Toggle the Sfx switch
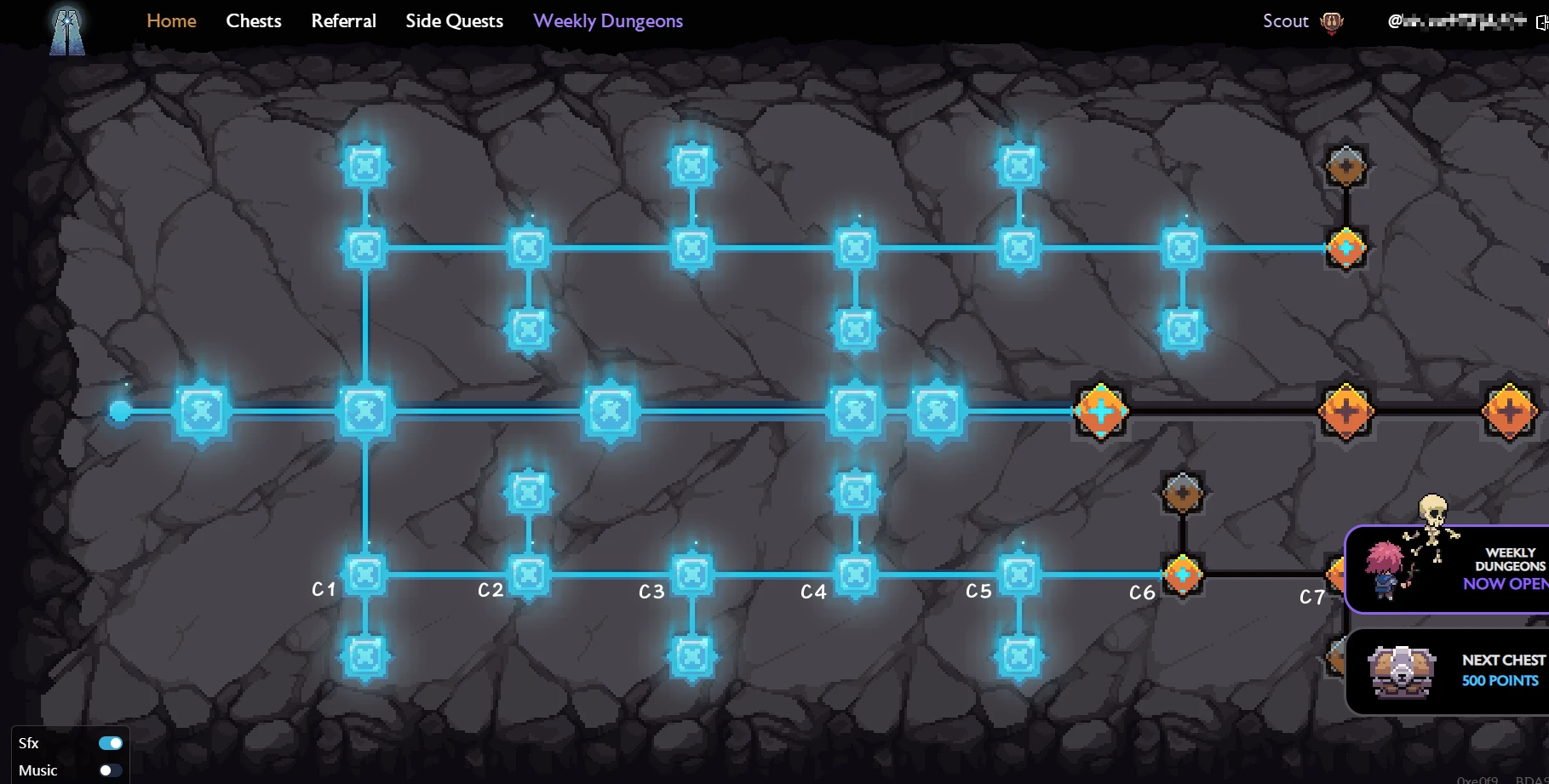The image size is (1549, 784). (x=110, y=743)
